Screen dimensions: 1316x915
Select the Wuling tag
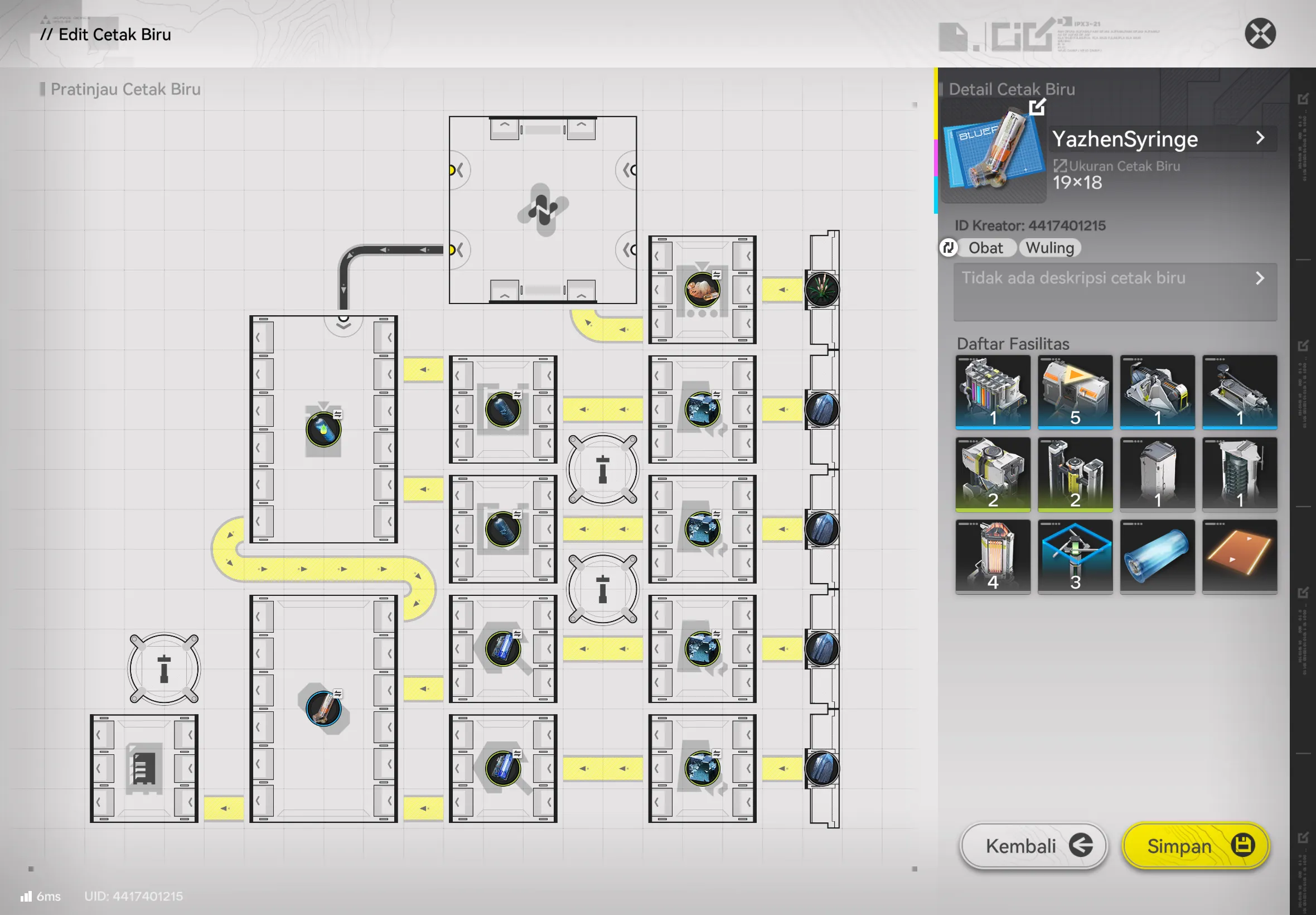1049,248
